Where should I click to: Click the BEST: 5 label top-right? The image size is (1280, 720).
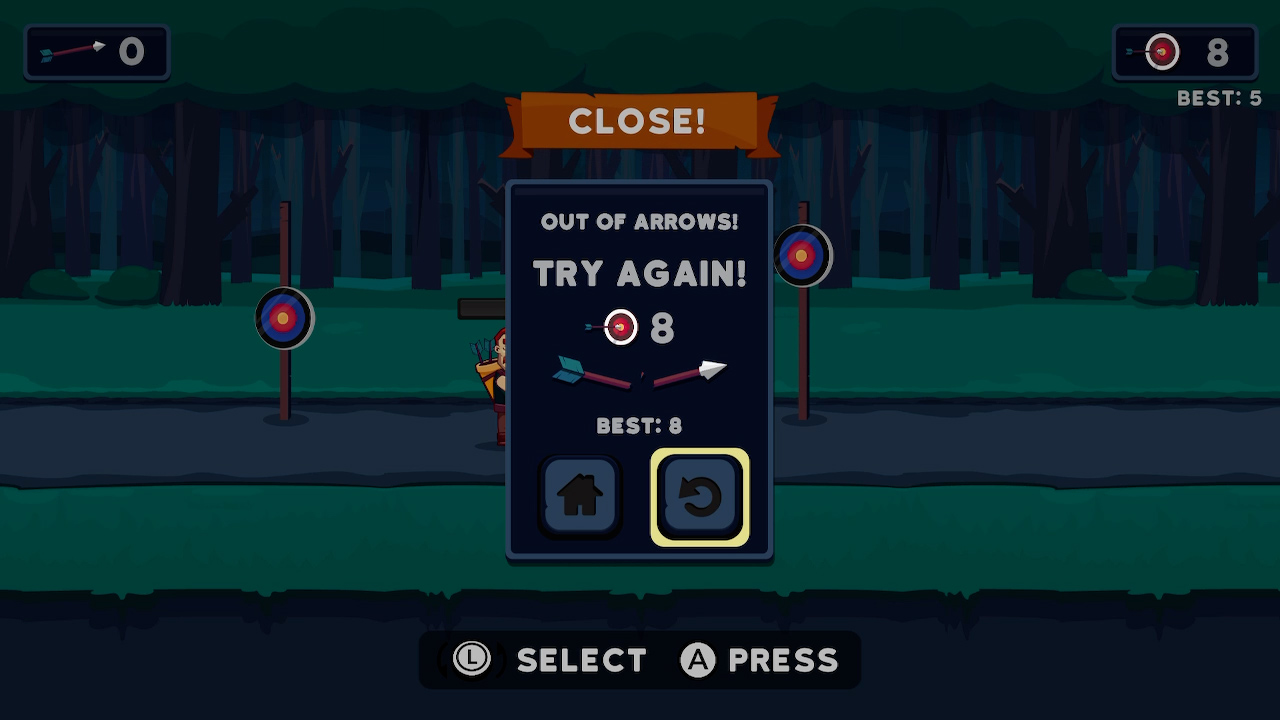1219,98
